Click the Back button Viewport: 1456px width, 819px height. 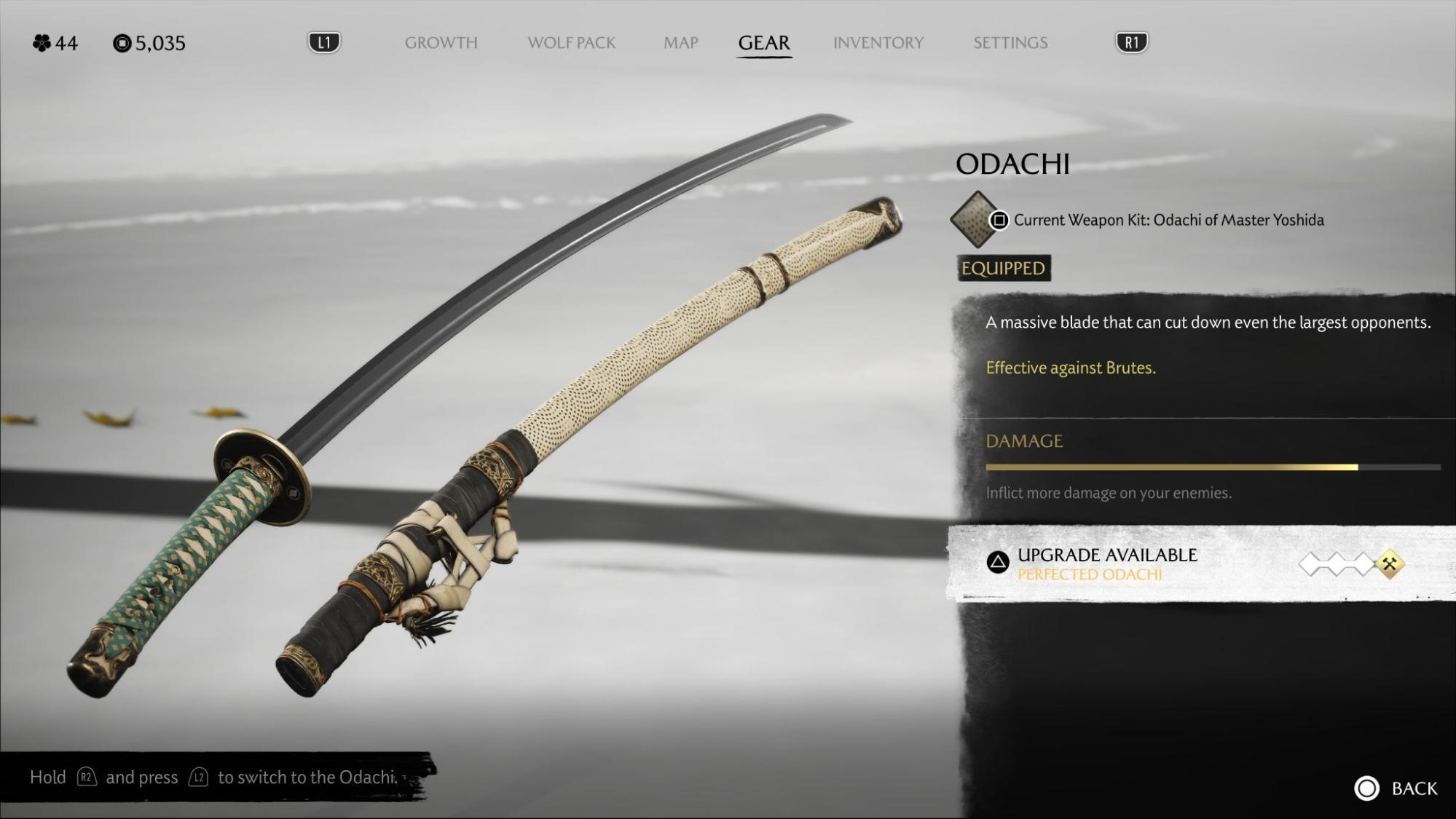pyautogui.click(x=1396, y=788)
